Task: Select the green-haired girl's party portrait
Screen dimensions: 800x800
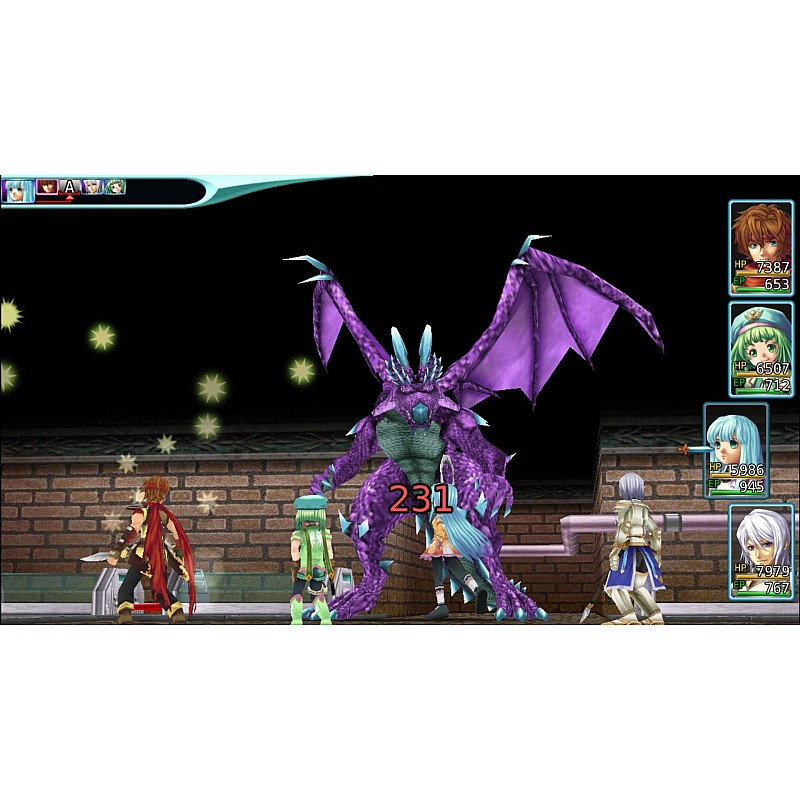Action: [x=760, y=348]
